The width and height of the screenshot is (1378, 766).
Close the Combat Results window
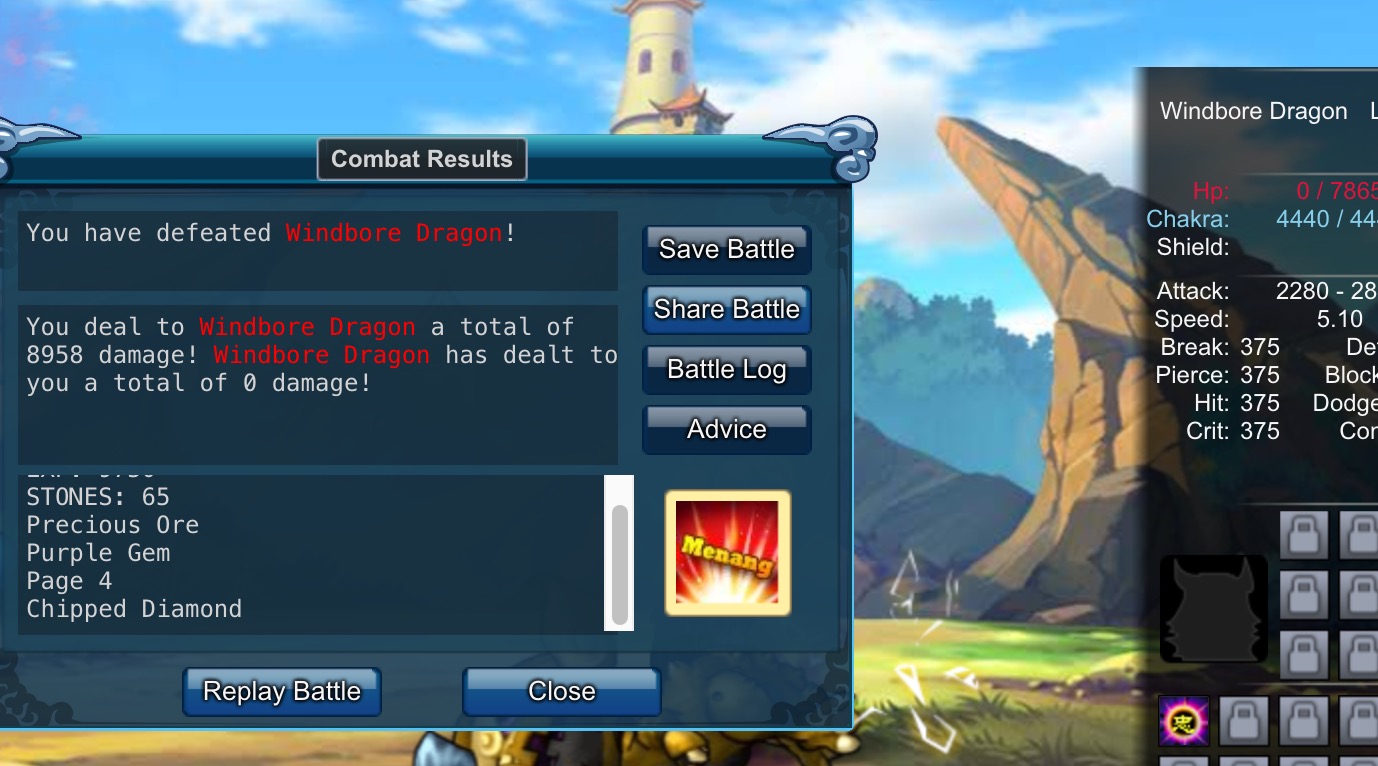[561, 691]
